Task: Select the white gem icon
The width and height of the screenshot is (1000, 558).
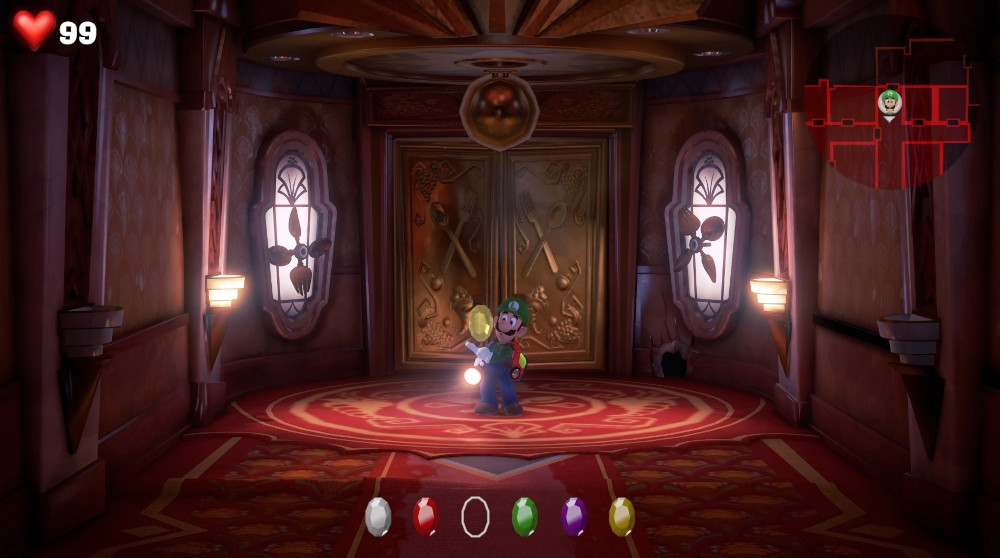Action: [x=378, y=516]
